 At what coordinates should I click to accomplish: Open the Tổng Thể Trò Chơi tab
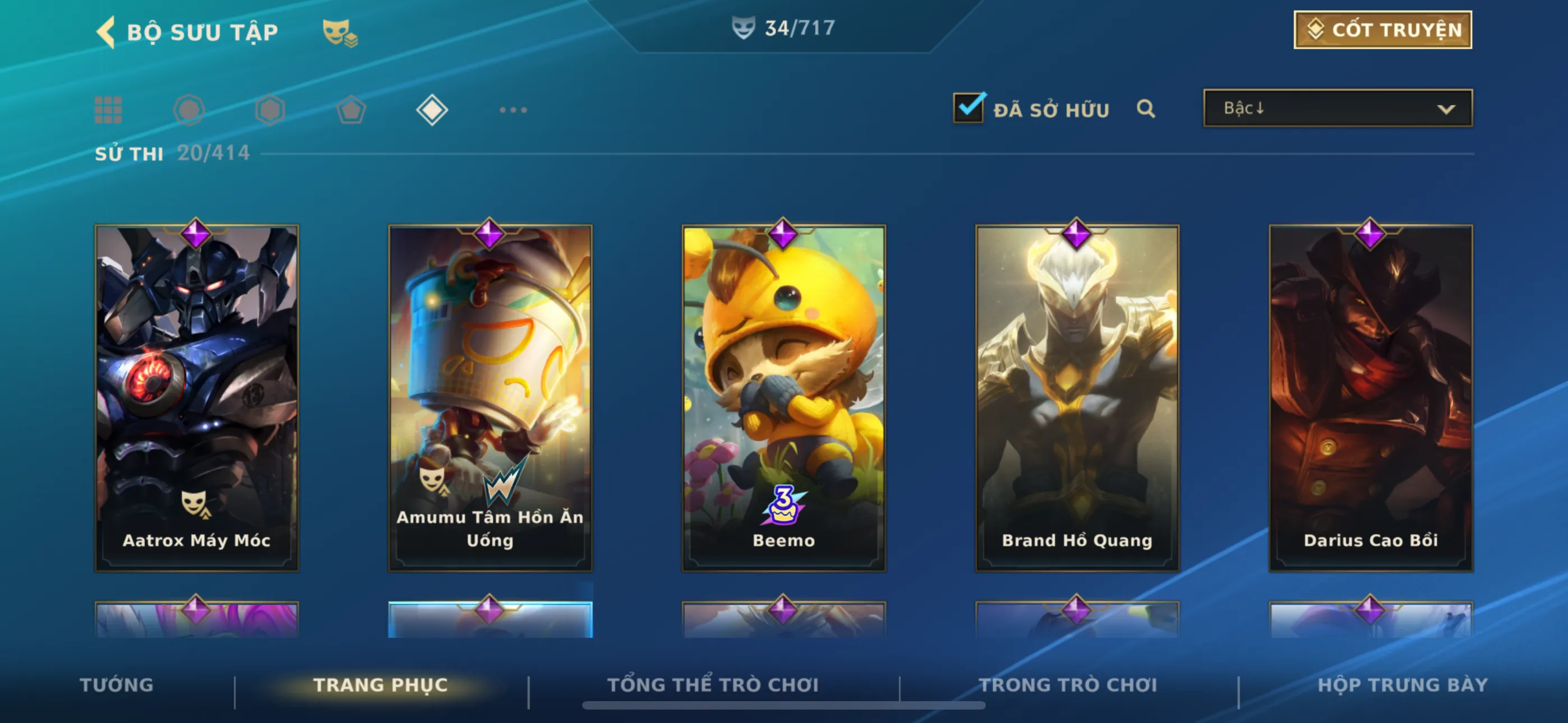click(713, 685)
